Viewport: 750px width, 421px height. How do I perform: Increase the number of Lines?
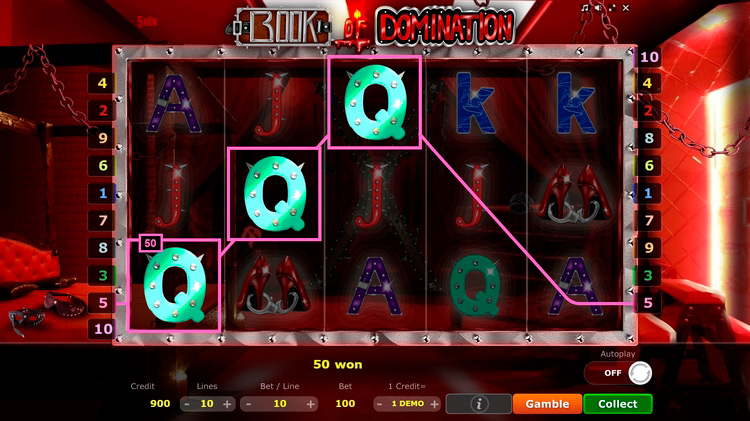click(227, 404)
